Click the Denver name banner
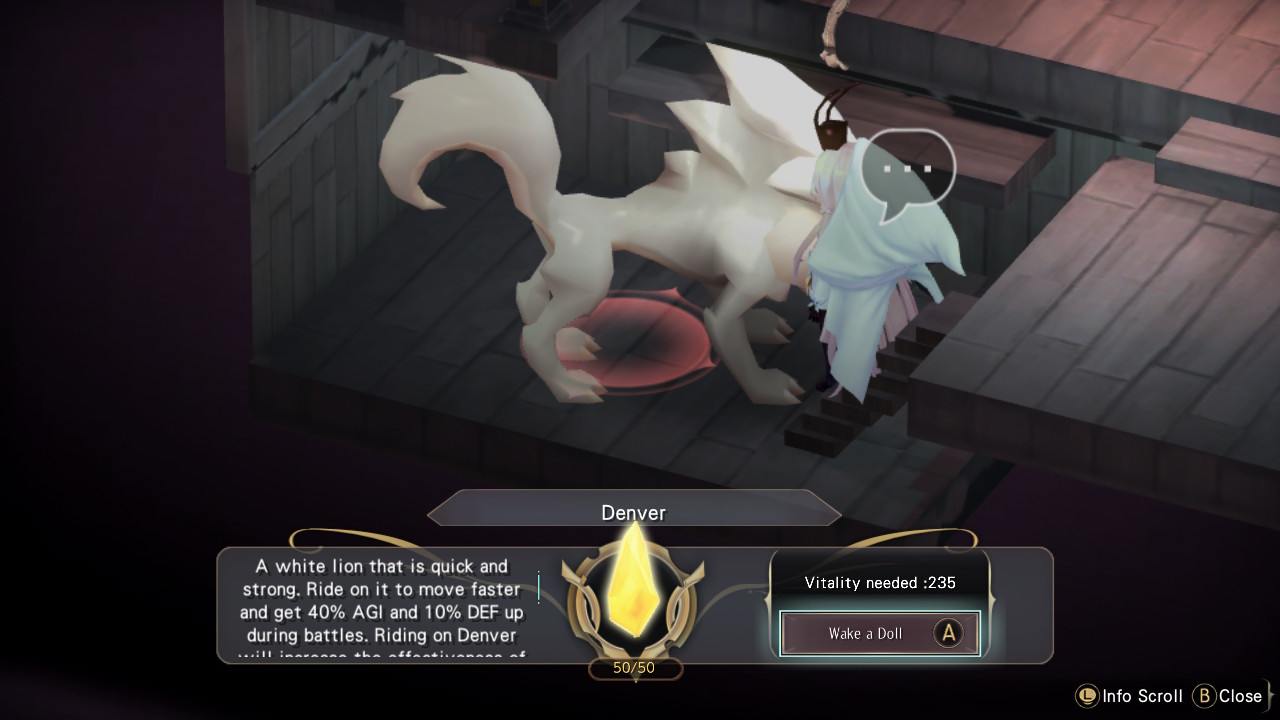The image size is (1280, 720). (x=633, y=510)
